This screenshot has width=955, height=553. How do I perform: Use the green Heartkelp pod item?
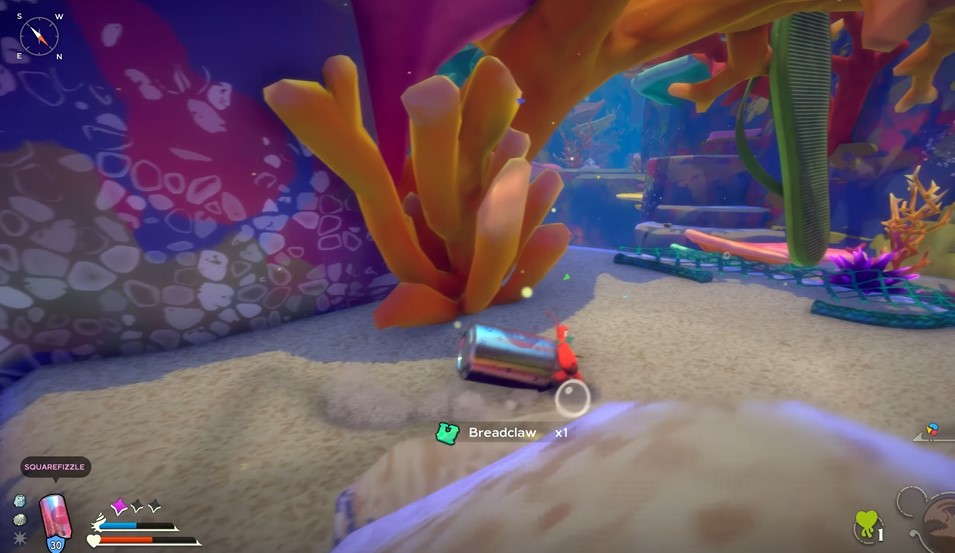[x=866, y=525]
